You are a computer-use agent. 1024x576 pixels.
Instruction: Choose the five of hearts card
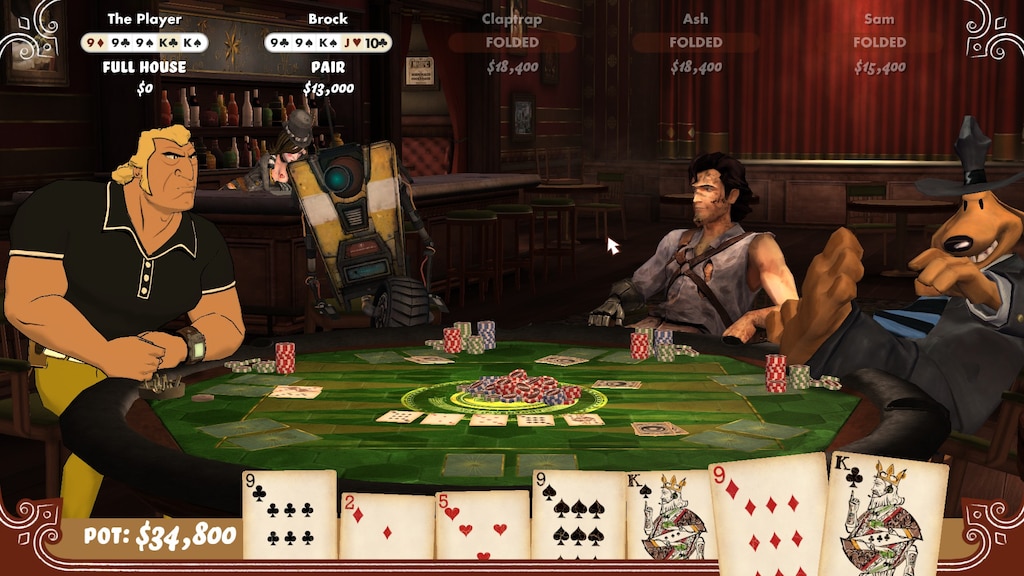(x=482, y=525)
